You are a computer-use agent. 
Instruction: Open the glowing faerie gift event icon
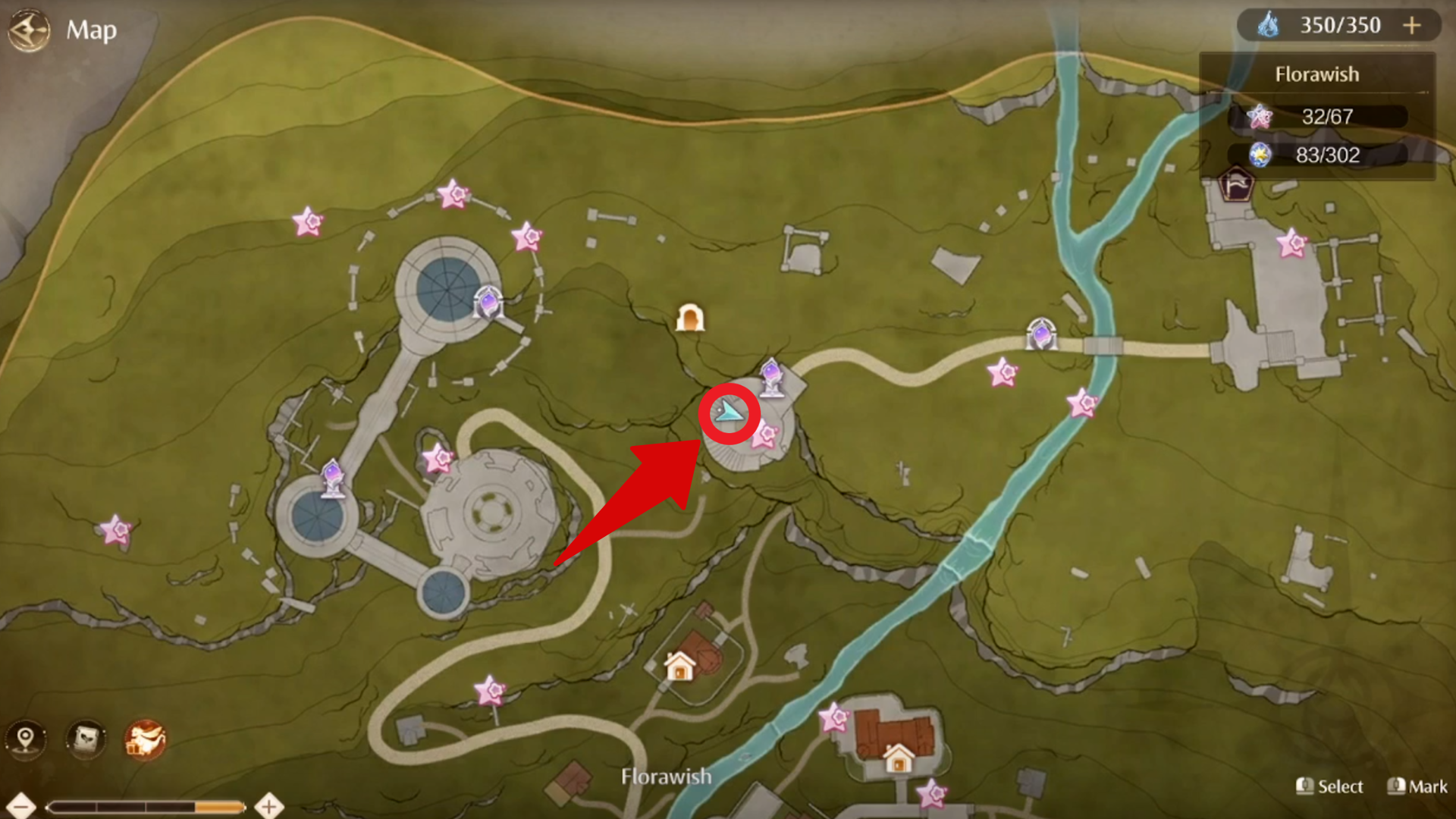tap(144, 741)
